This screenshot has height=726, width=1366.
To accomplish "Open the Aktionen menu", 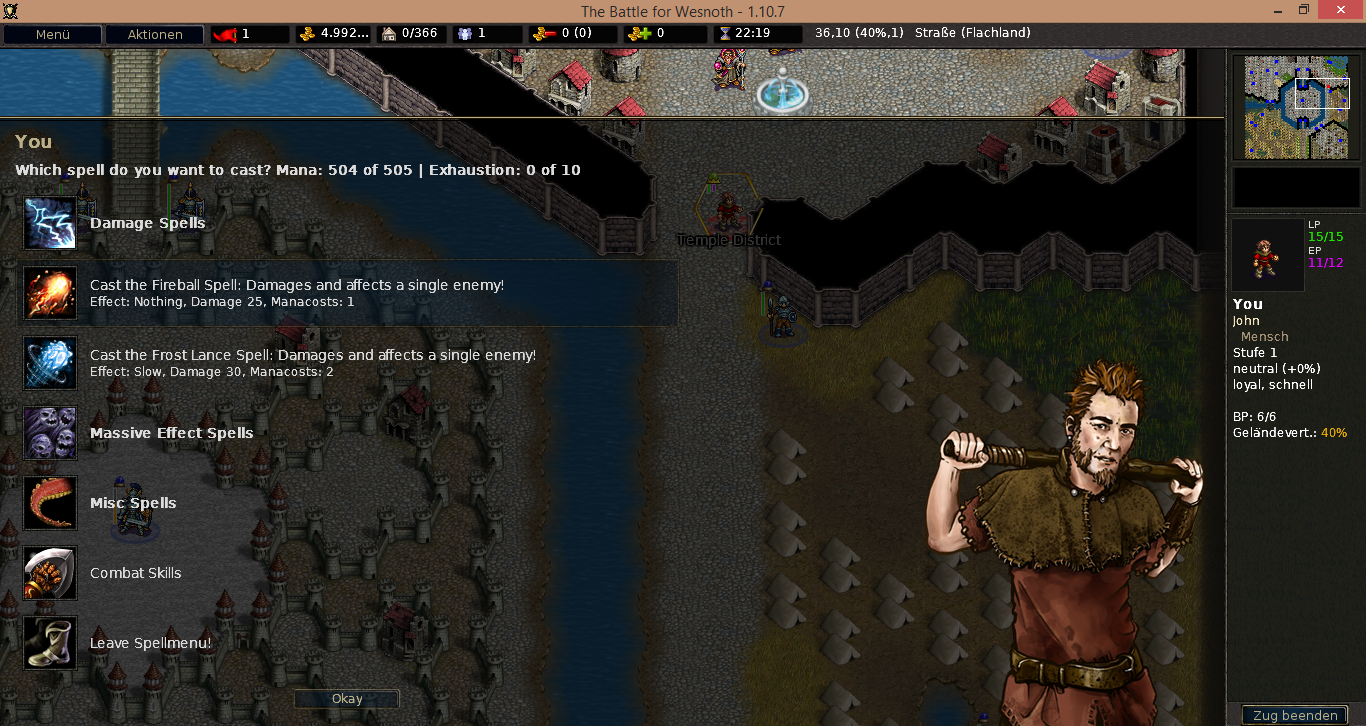I will (x=154, y=34).
